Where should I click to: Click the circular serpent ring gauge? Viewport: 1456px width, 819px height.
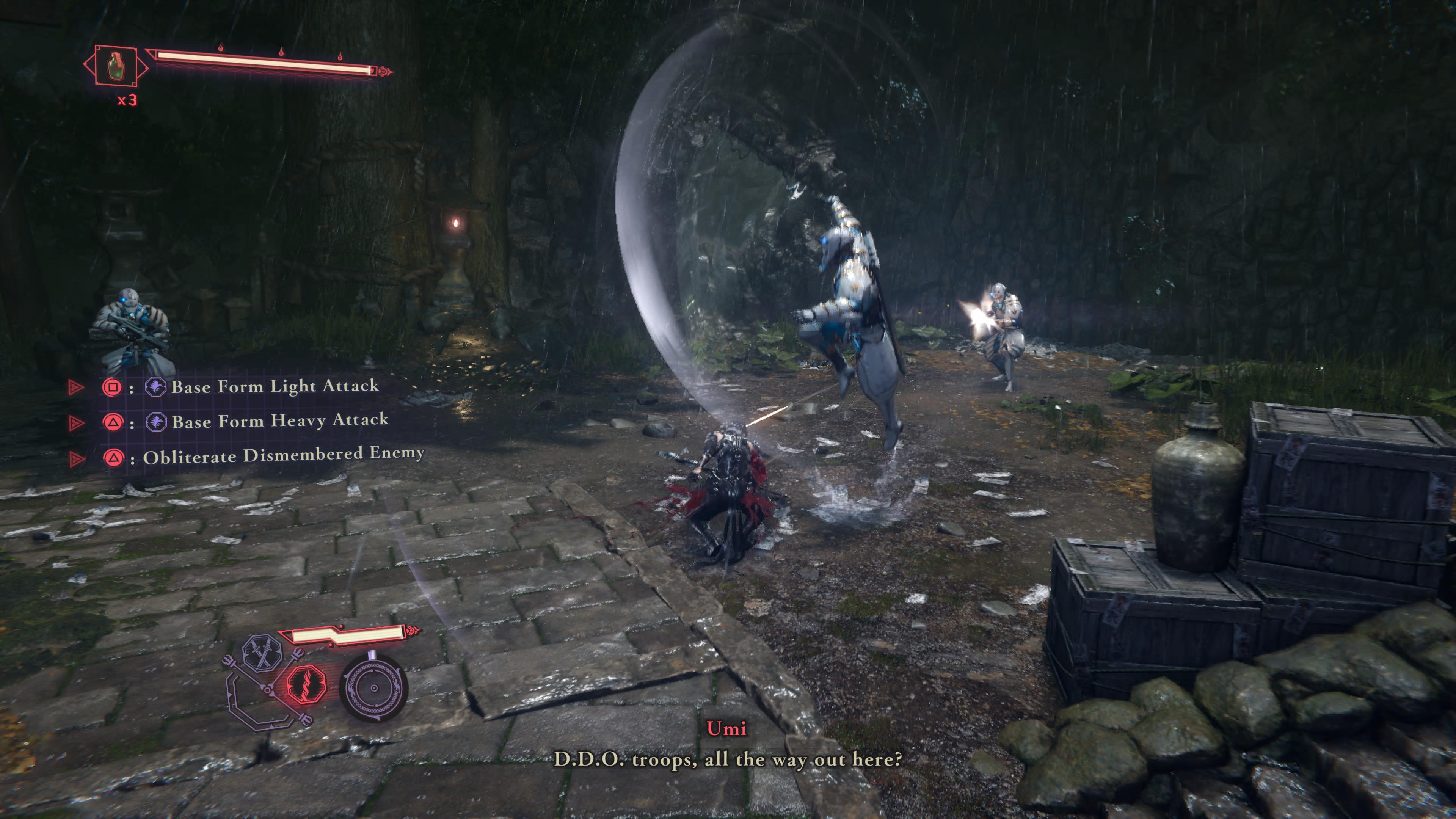click(x=373, y=688)
